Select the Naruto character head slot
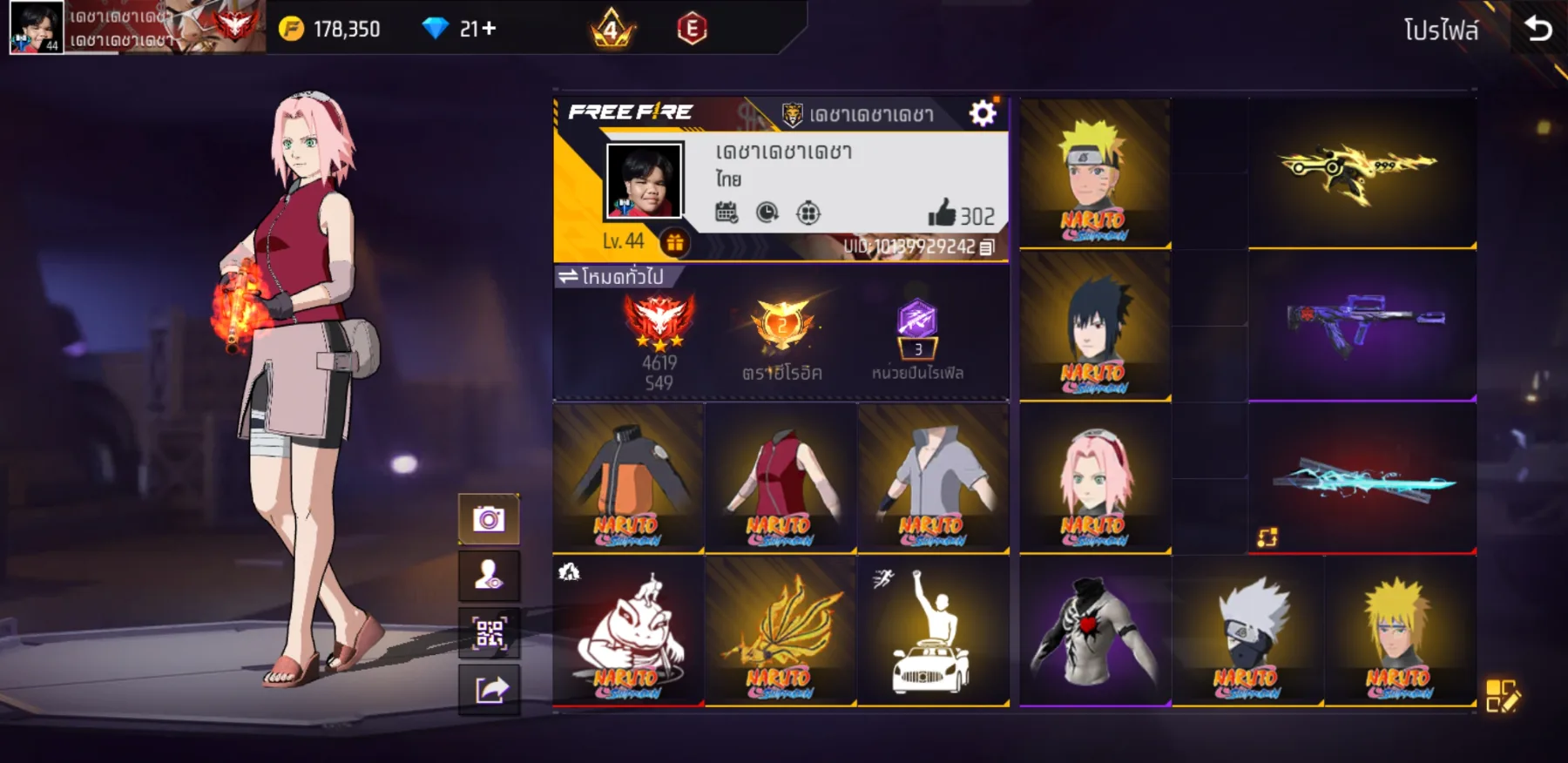 (1094, 174)
